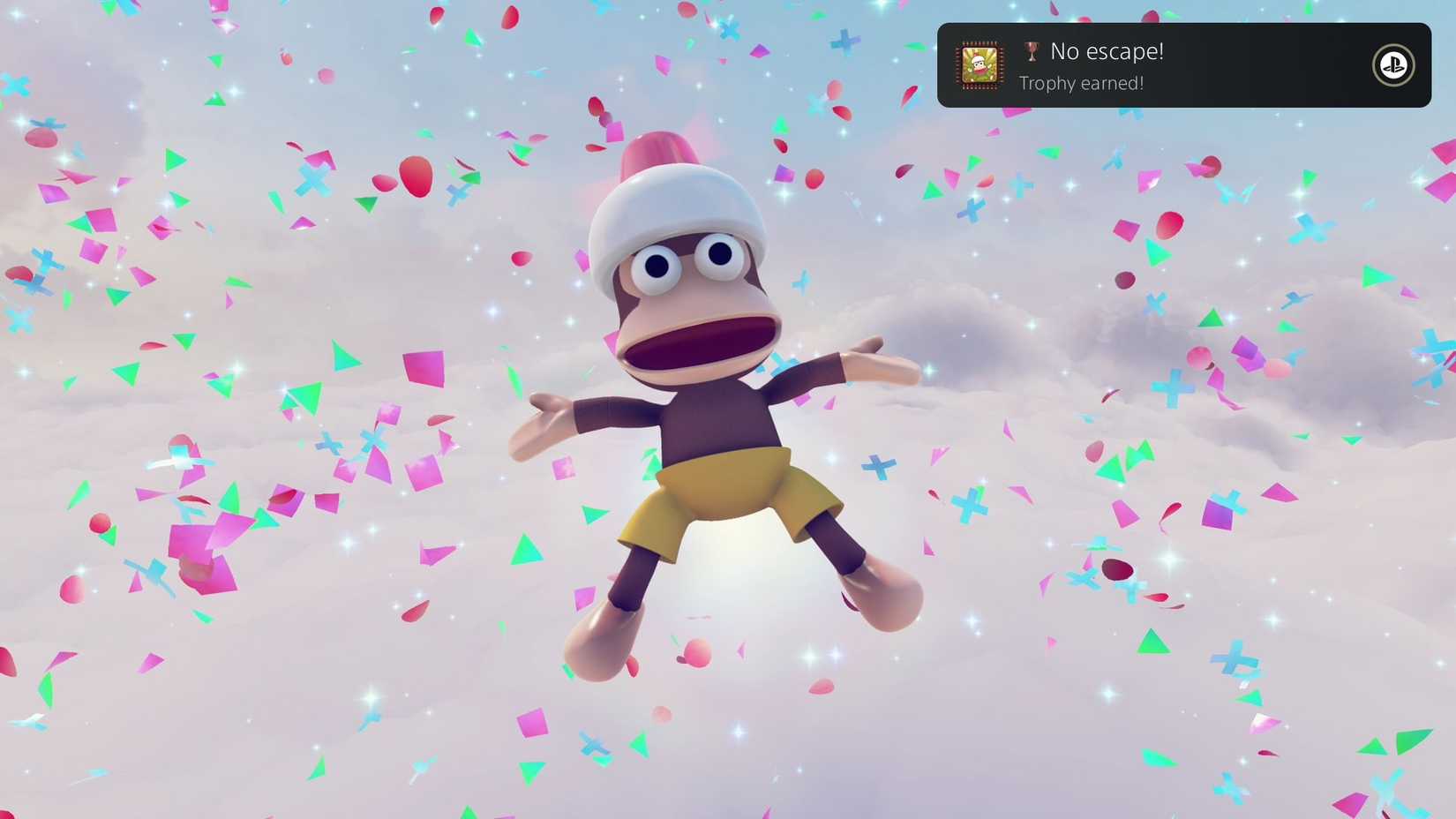Screen dimensions: 1456x819
Task: Click the 'Trophy earned!' text
Action: click(1081, 82)
